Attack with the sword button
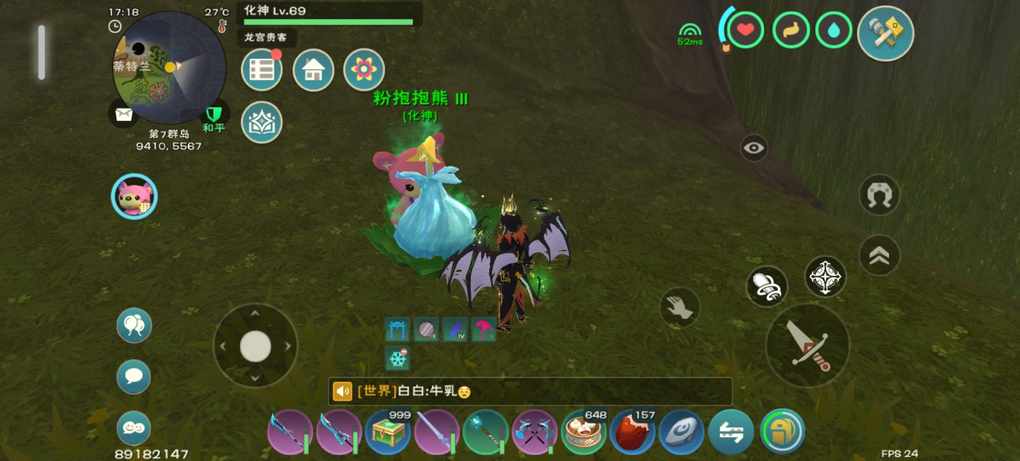This screenshot has width=1020, height=461. pyautogui.click(x=807, y=345)
